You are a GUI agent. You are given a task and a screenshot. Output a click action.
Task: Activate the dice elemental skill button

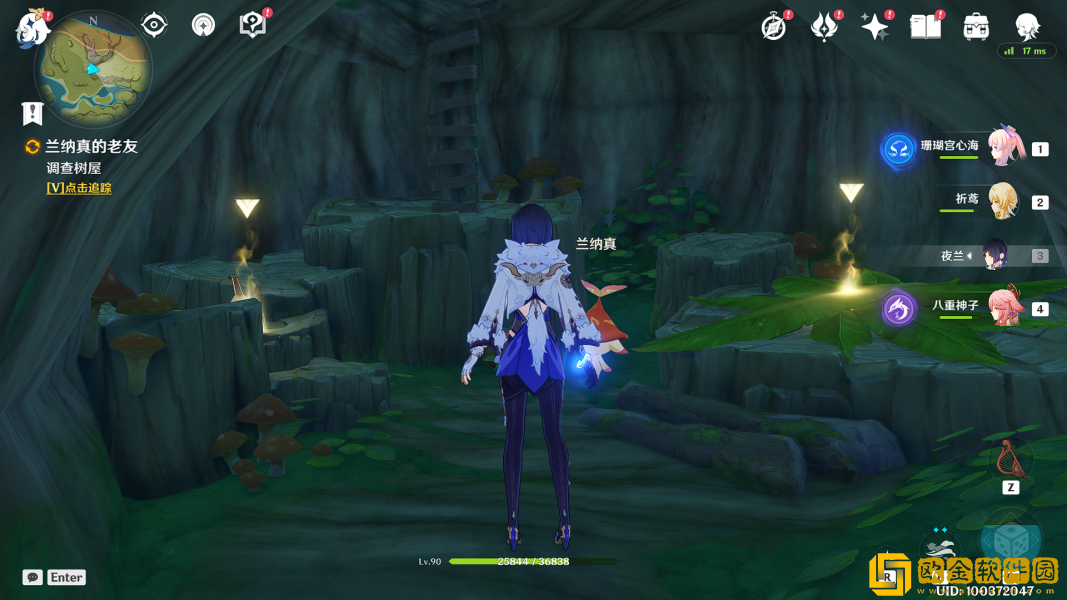pyautogui.click(x=1011, y=541)
